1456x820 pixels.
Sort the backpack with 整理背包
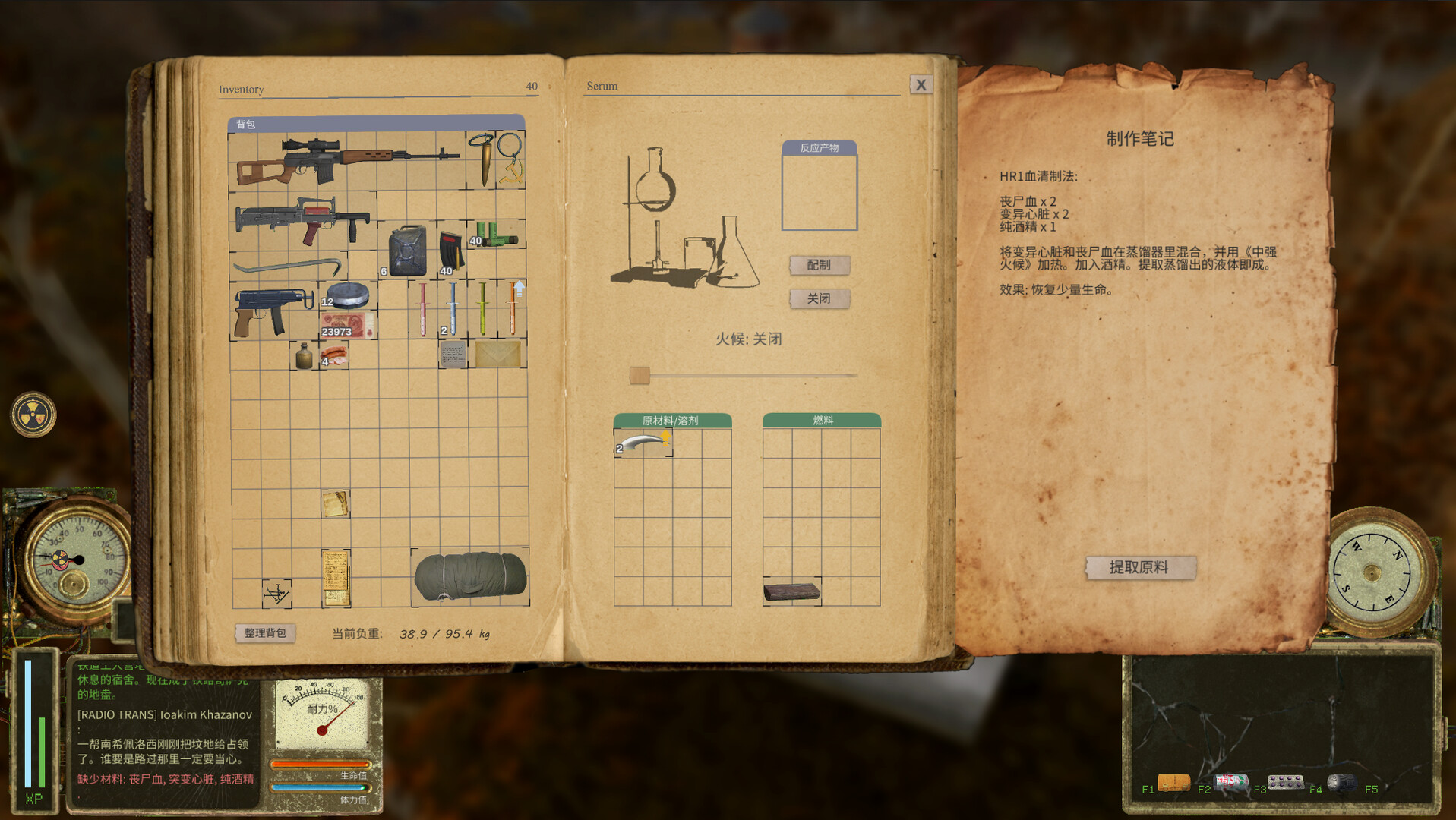click(265, 632)
